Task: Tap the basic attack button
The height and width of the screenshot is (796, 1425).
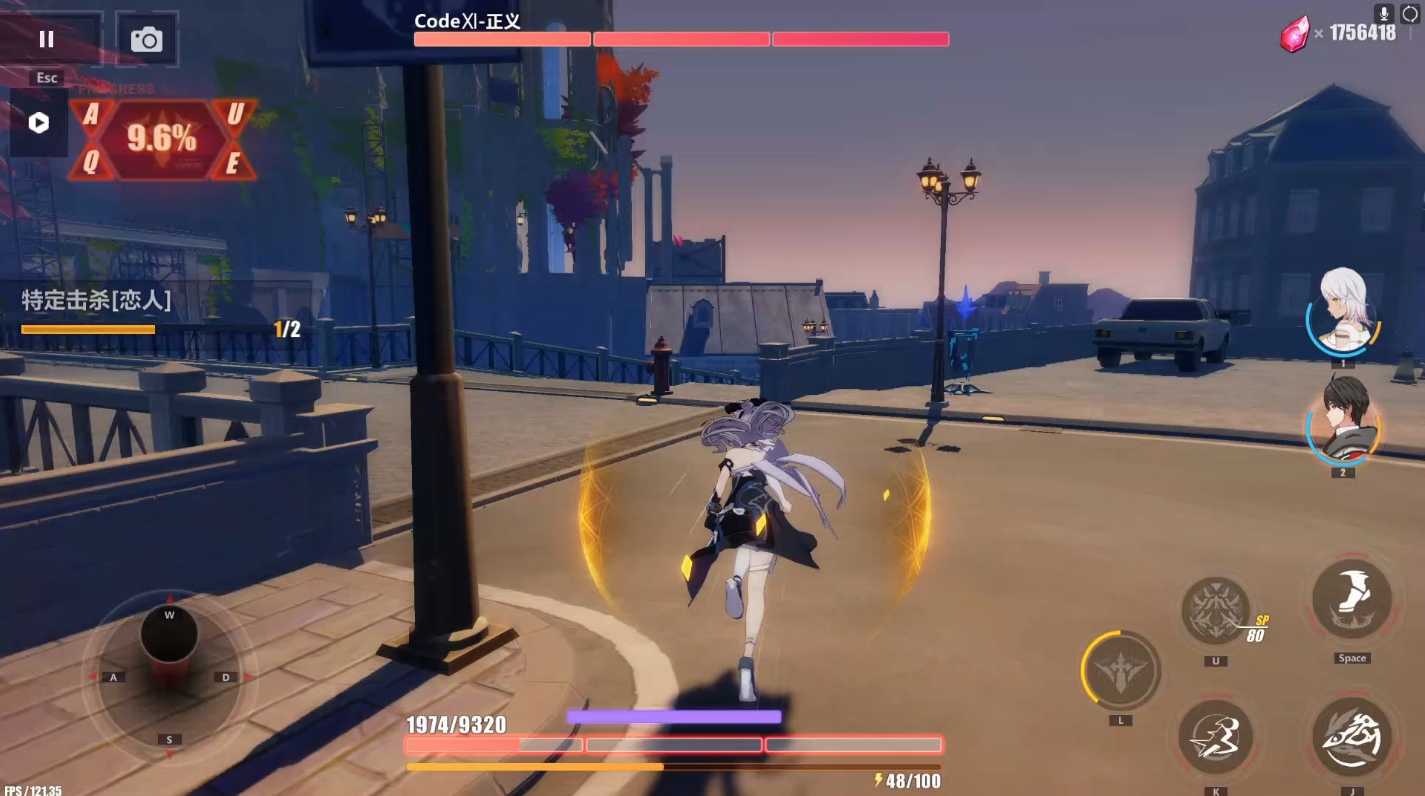Action: (x=1351, y=738)
